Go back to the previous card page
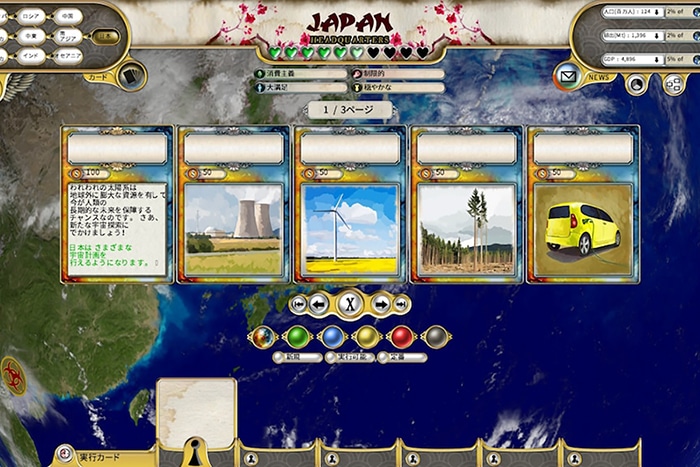 (x=318, y=304)
